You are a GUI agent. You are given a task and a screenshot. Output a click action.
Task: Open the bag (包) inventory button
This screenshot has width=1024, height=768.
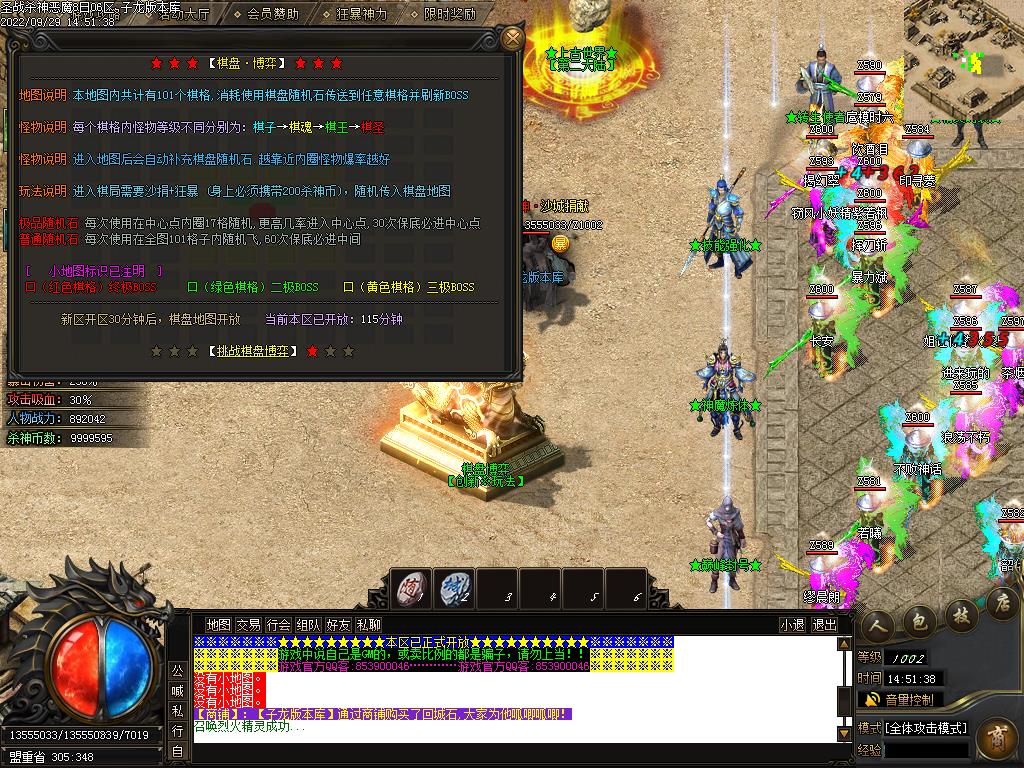(x=920, y=619)
